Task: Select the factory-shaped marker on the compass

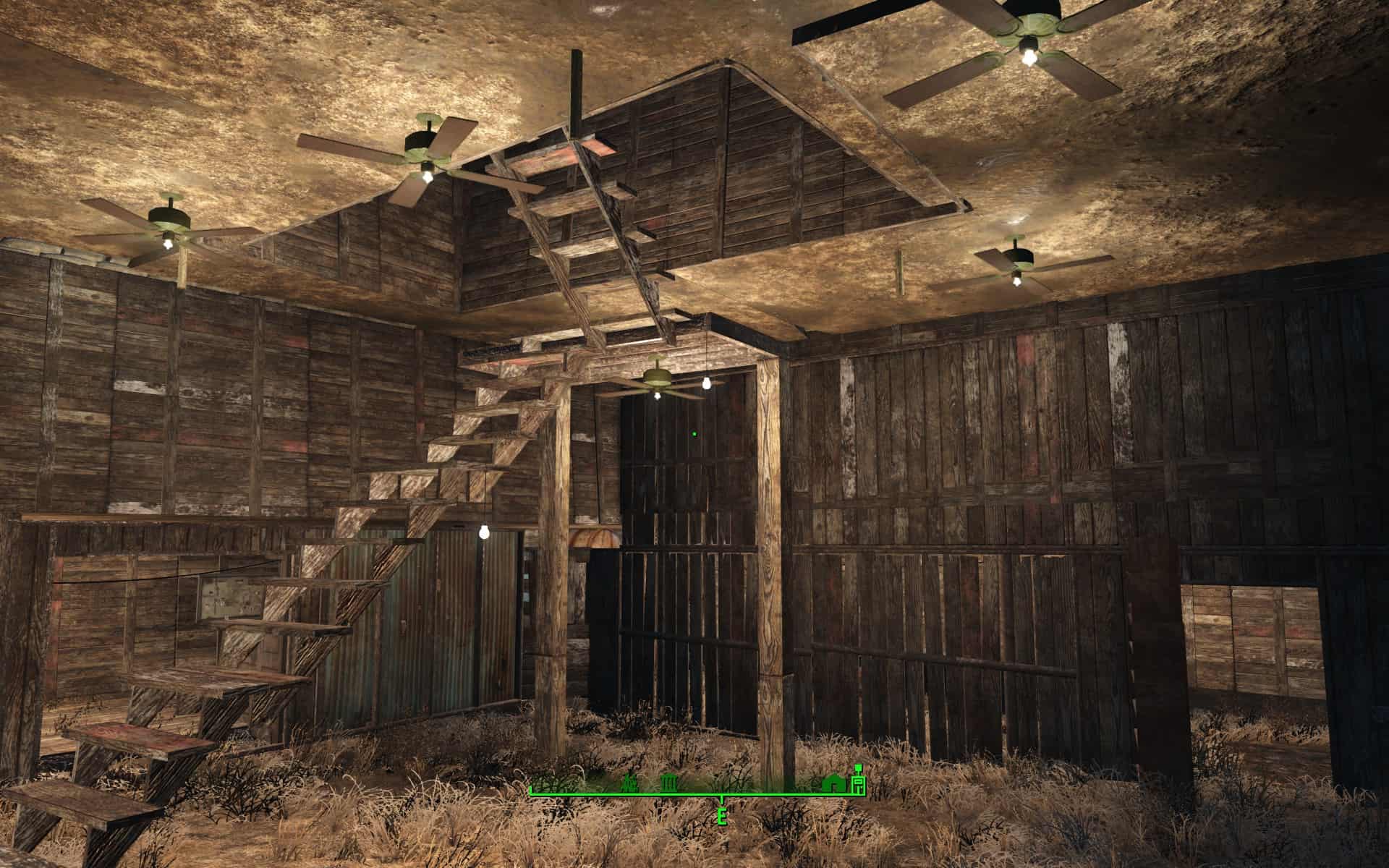Action: tap(632, 783)
